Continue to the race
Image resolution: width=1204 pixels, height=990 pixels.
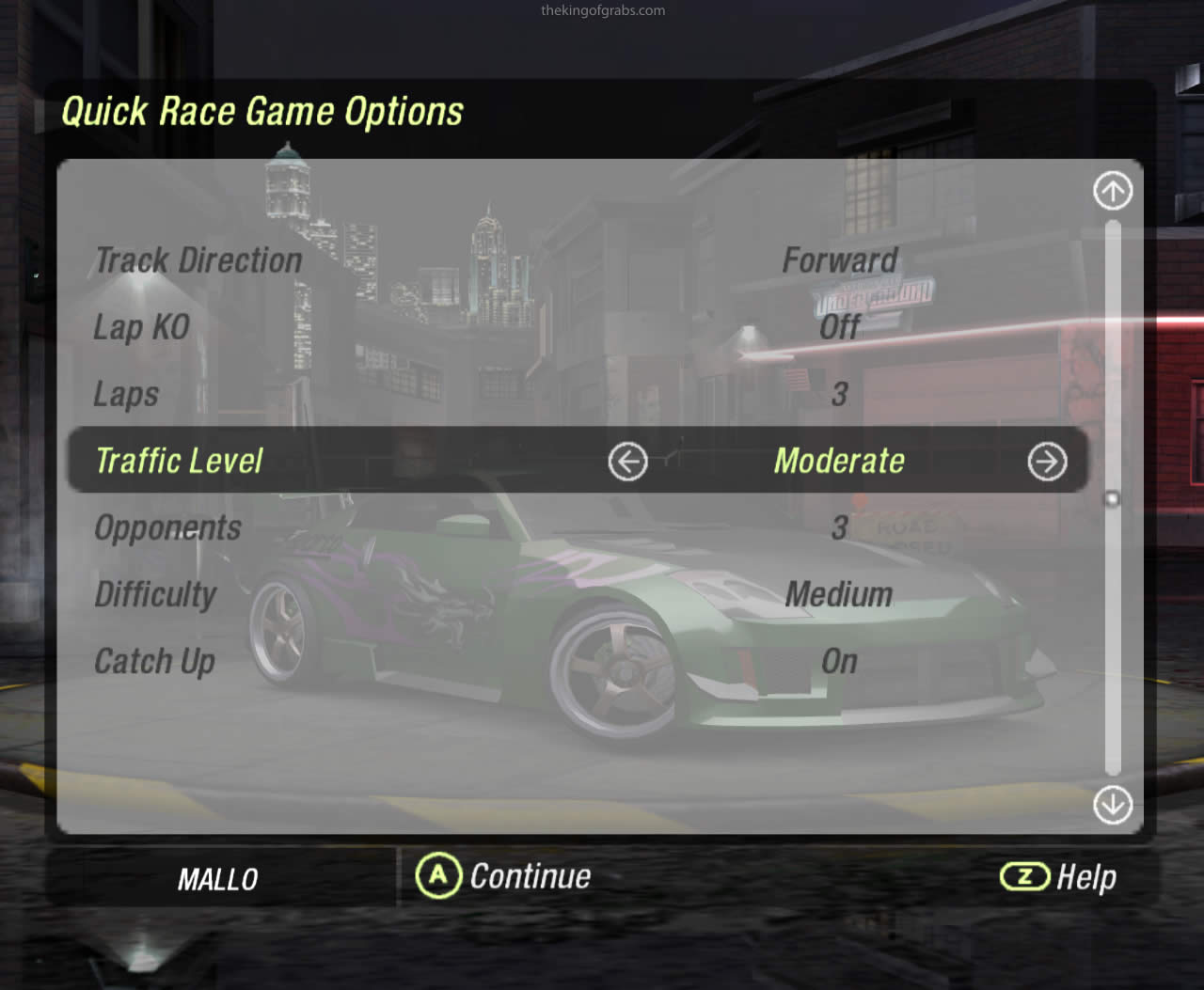tap(504, 876)
